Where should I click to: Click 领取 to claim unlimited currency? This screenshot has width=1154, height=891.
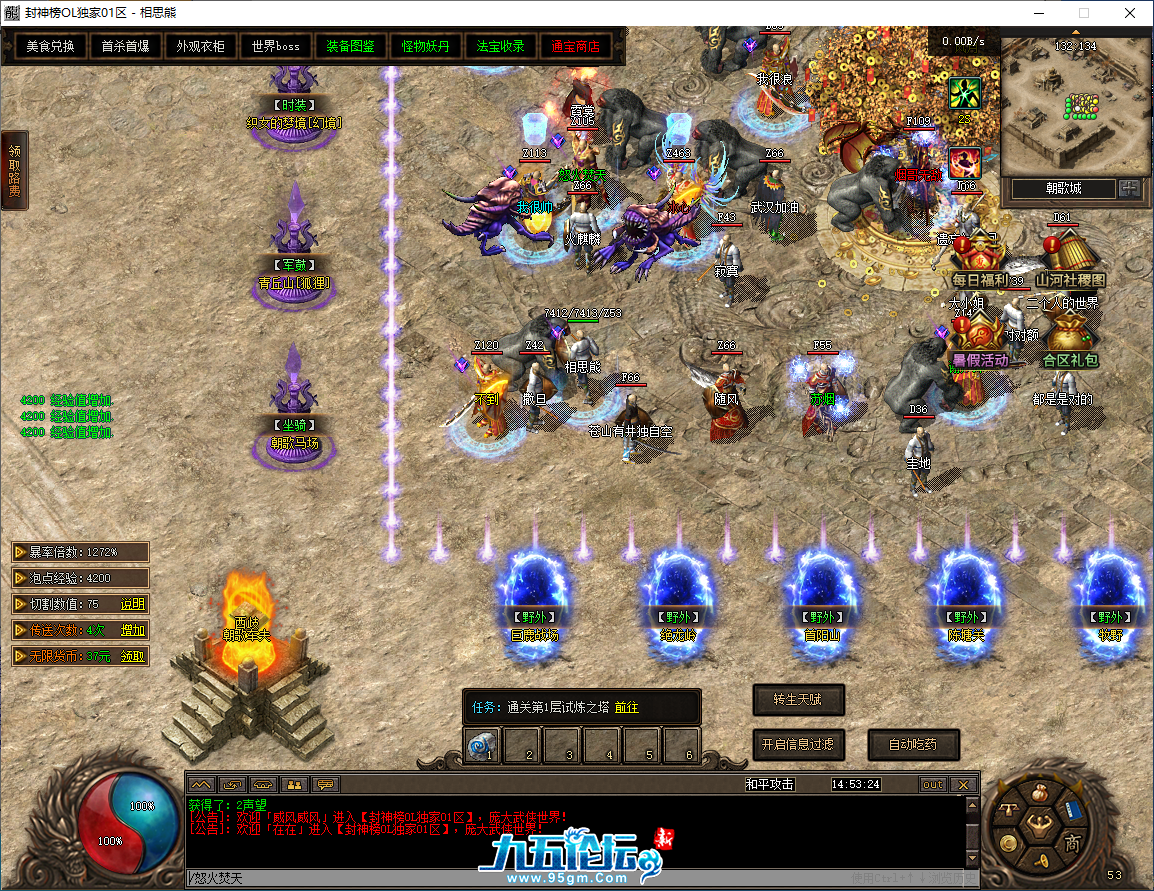point(133,656)
